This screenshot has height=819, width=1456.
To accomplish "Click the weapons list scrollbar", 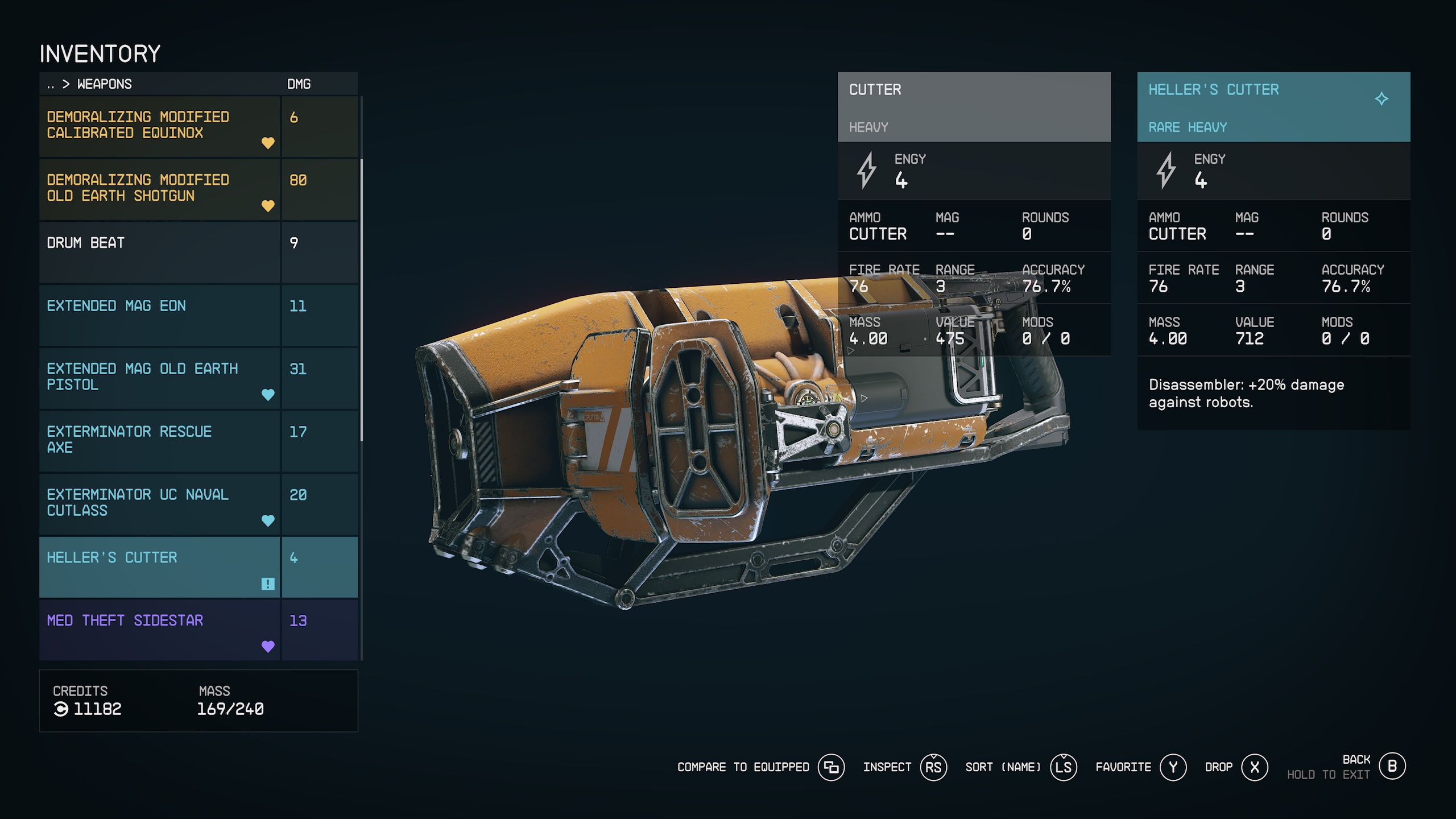I will (x=362, y=300).
